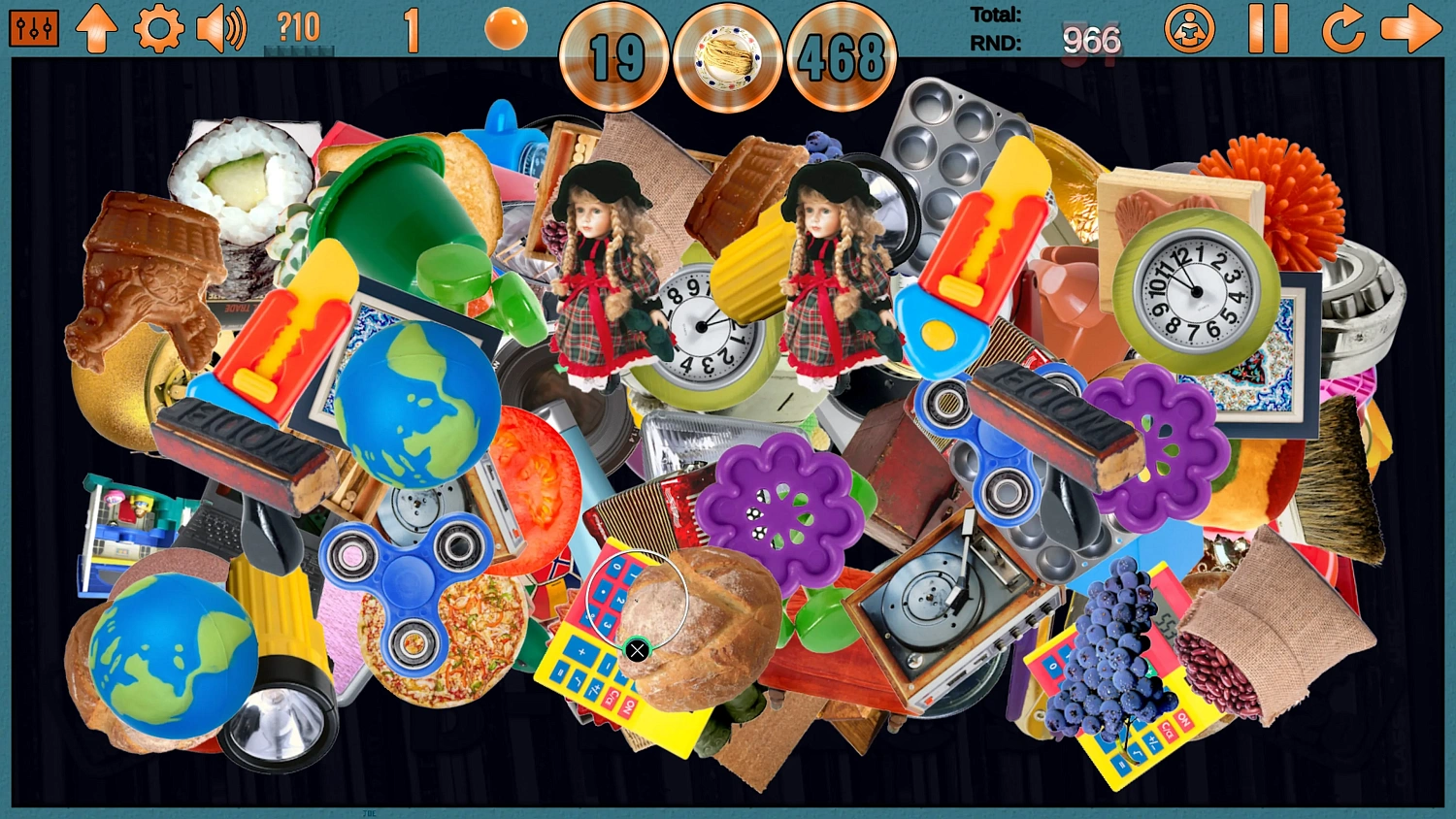Screen dimensions: 1456x819
Task: Open the equalizer/mixer panel
Action: coord(33,28)
